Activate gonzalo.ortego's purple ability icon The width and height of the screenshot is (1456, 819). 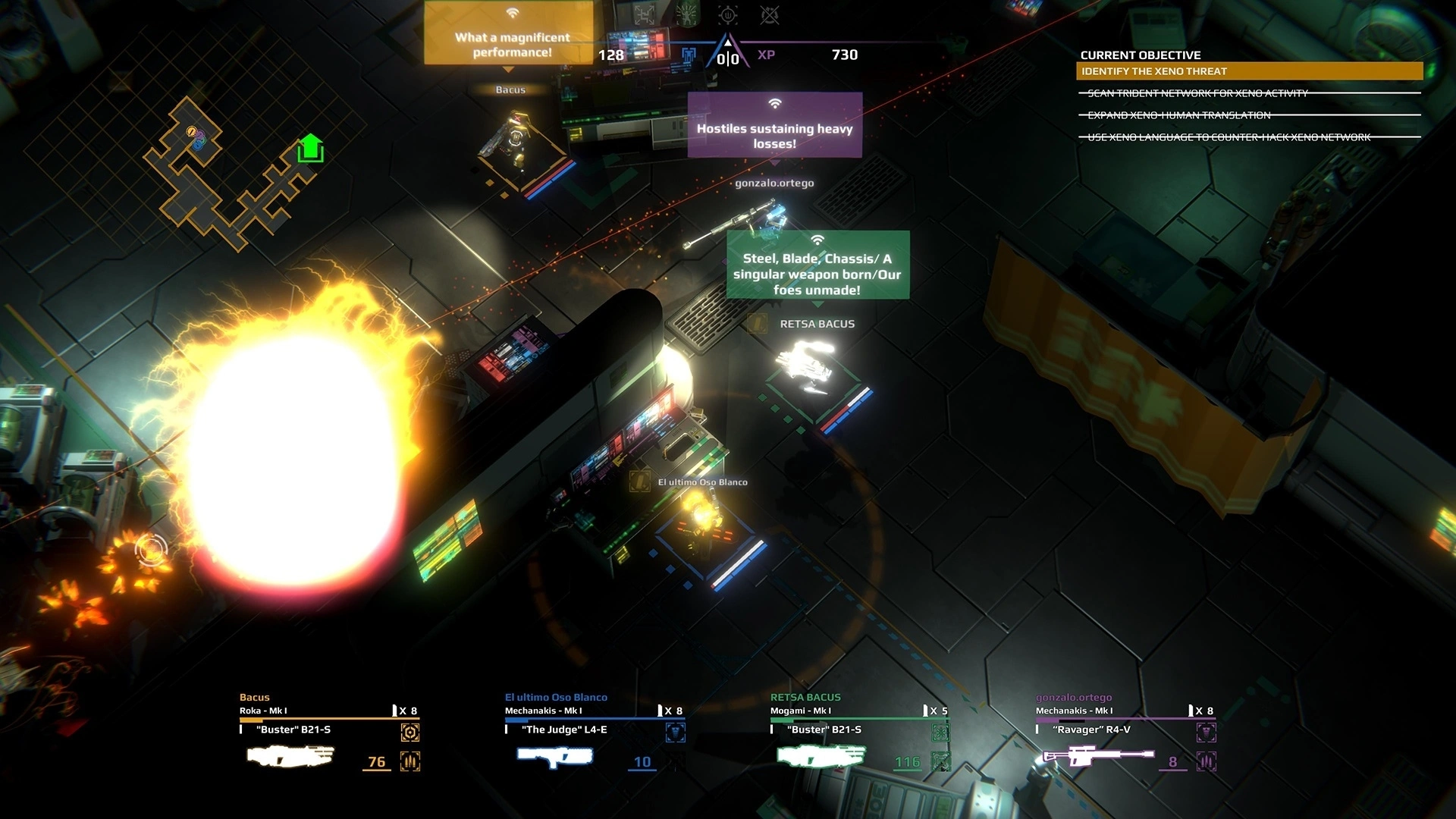tap(1206, 732)
